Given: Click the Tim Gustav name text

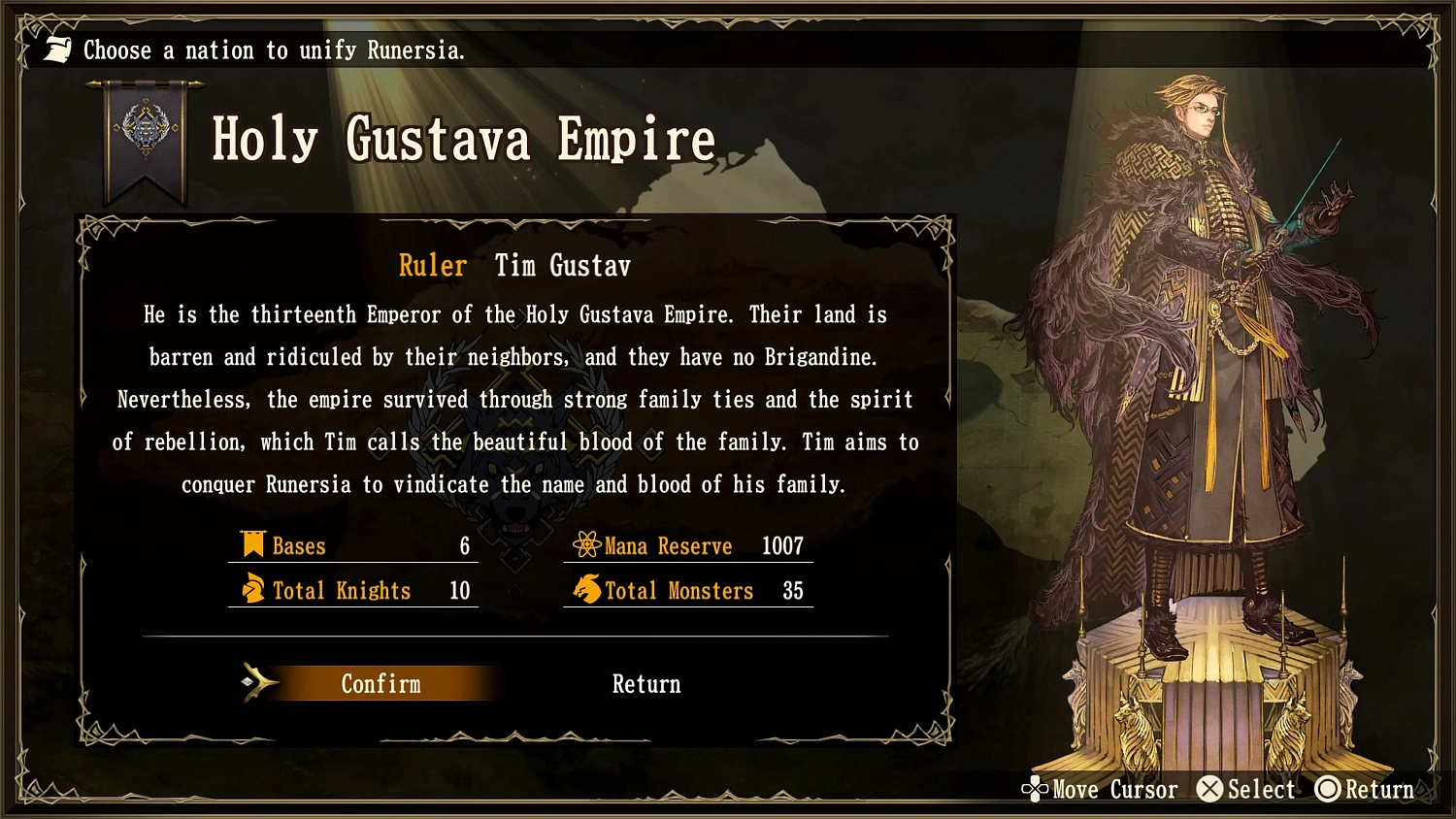Looking at the screenshot, I should tap(561, 265).
